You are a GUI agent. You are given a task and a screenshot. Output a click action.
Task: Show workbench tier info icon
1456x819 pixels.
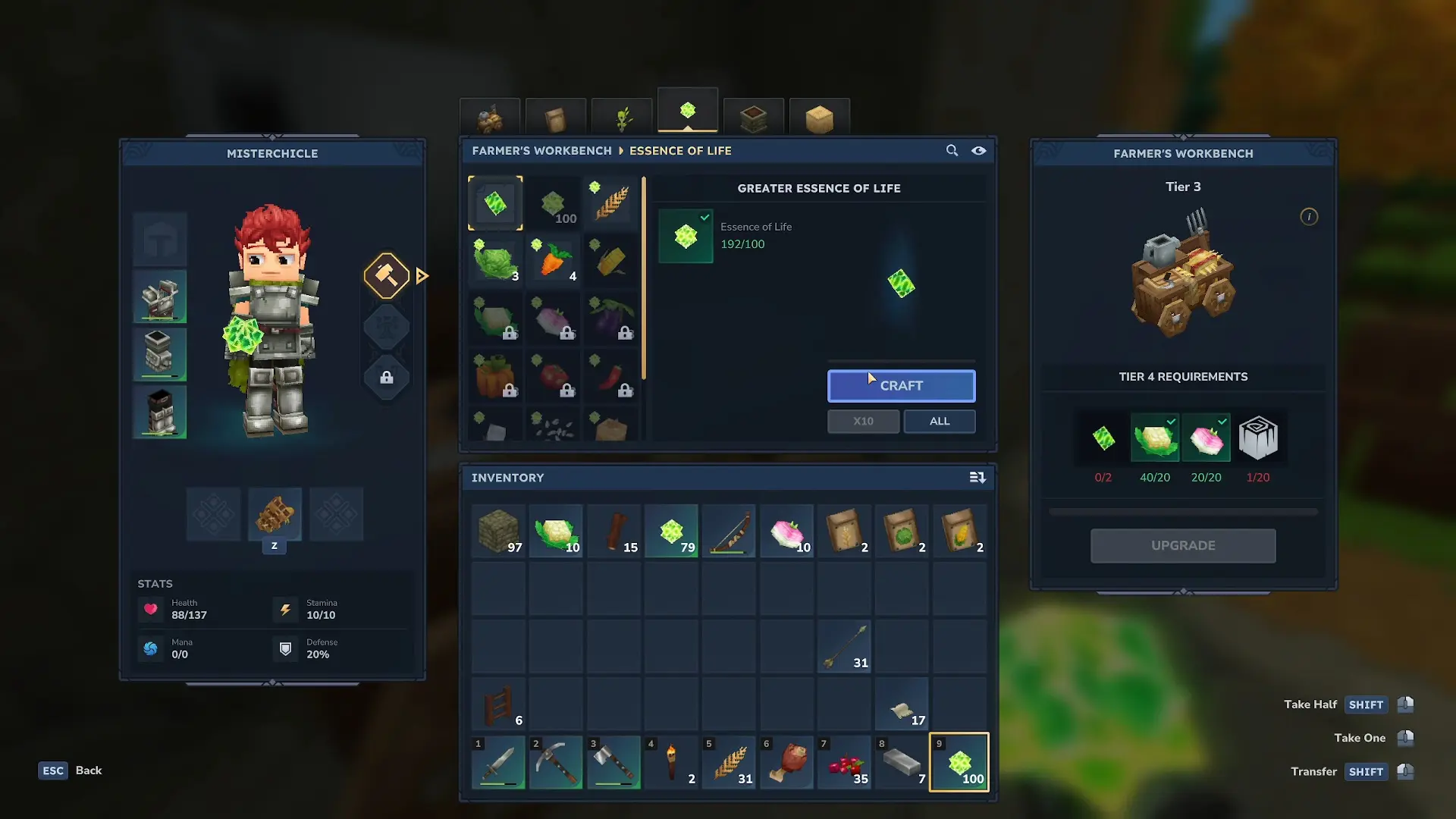point(1309,217)
